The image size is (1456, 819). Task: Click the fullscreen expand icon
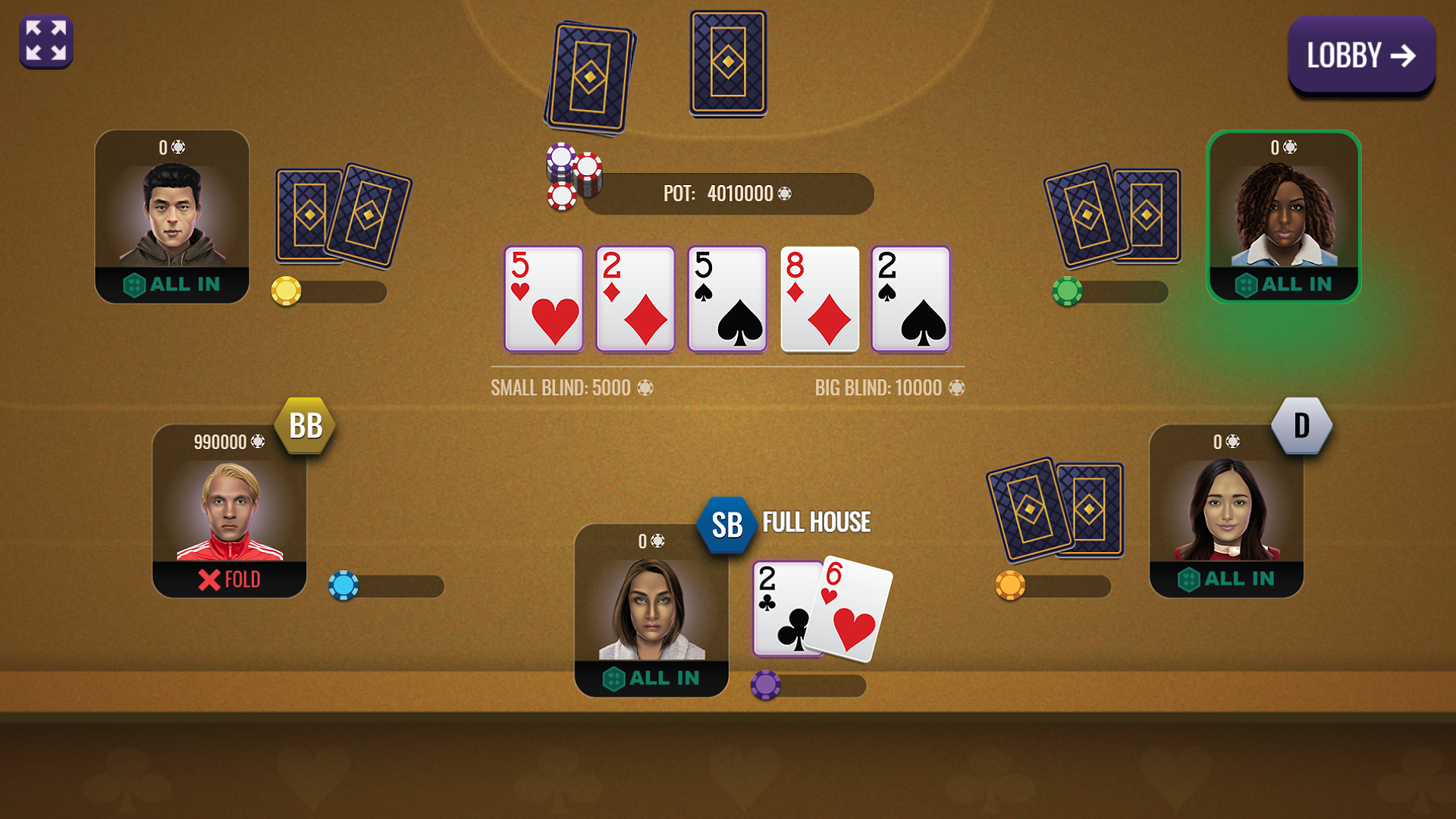45,41
